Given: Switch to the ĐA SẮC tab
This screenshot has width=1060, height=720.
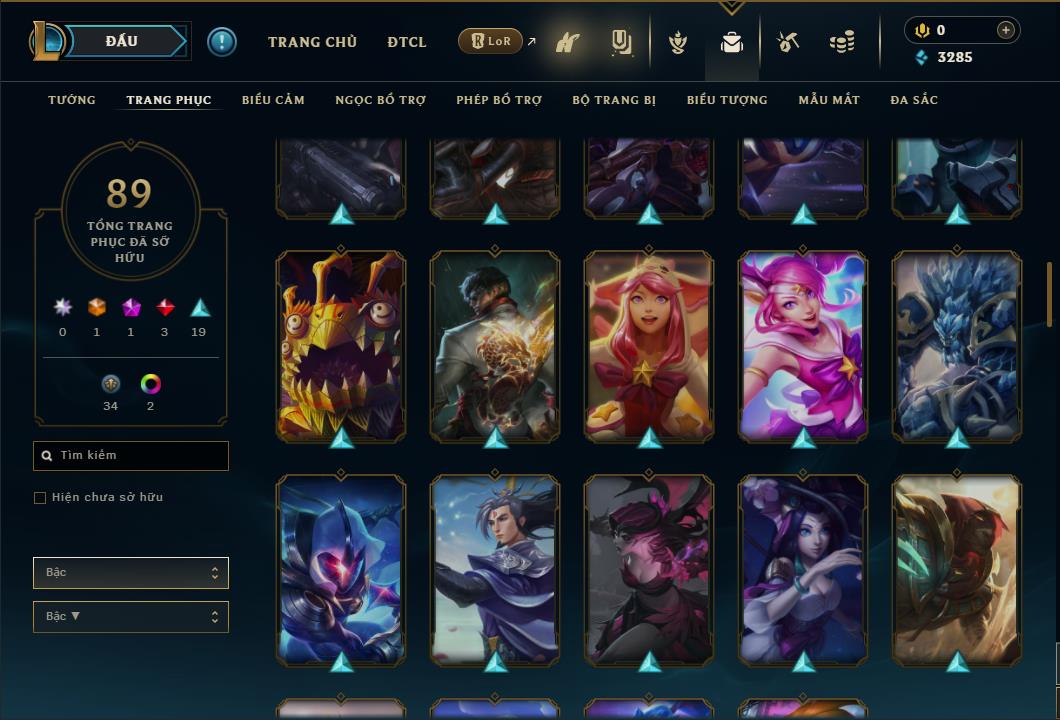Looking at the screenshot, I should [x=914, y=100].
